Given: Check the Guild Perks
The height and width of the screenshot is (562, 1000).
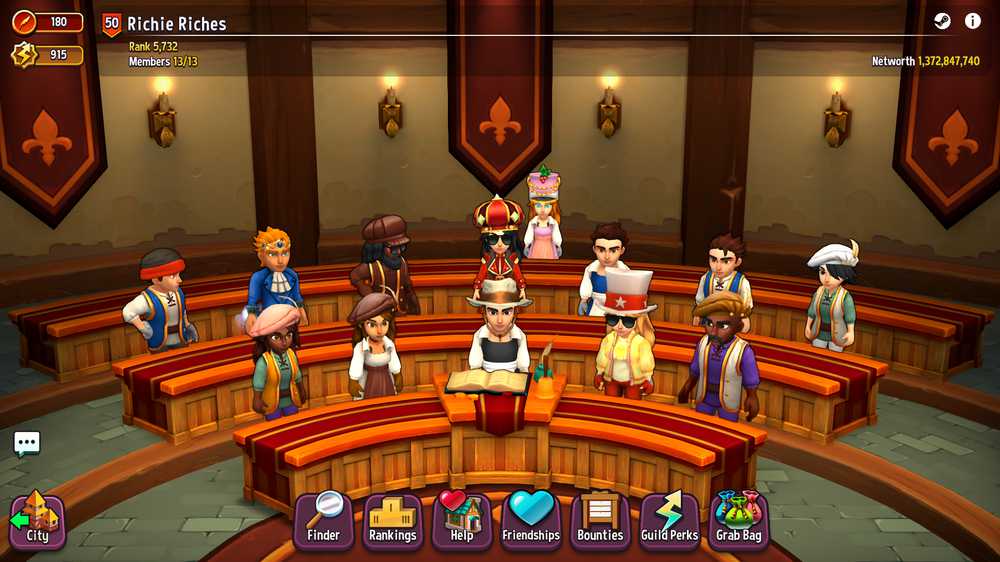Looking at the screenshot, I should pos(669,520).
